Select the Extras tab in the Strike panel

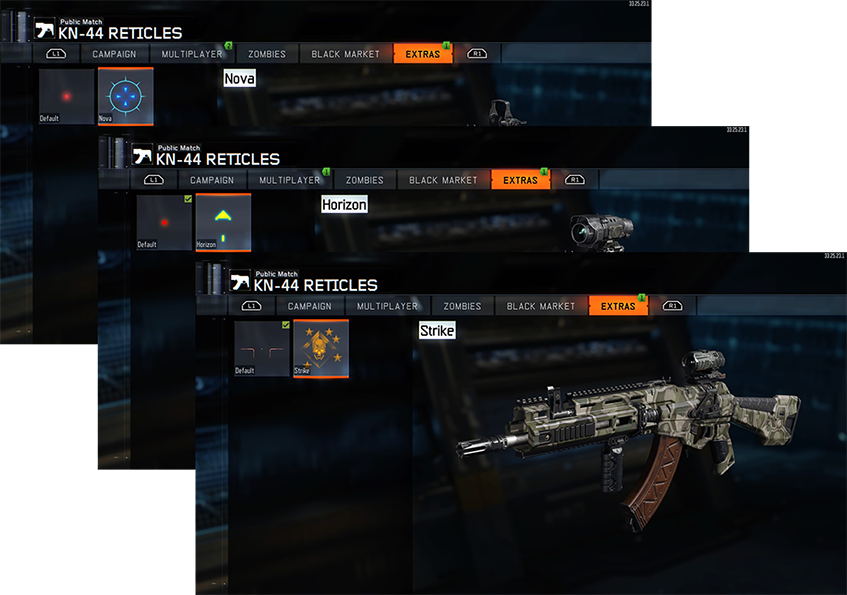click(x=619, y=306)
